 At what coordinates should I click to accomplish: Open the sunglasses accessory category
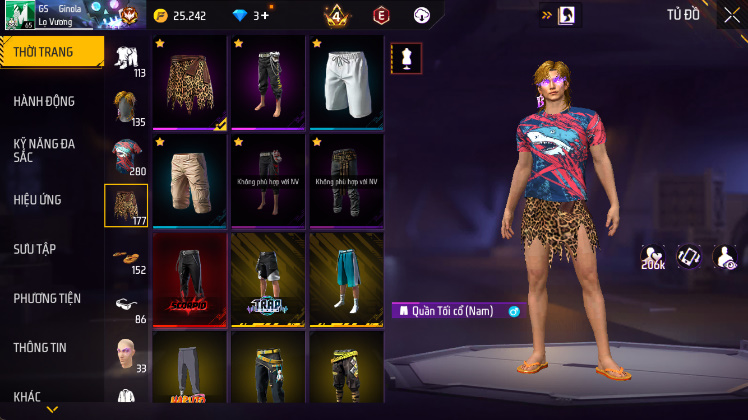(126, 304)
